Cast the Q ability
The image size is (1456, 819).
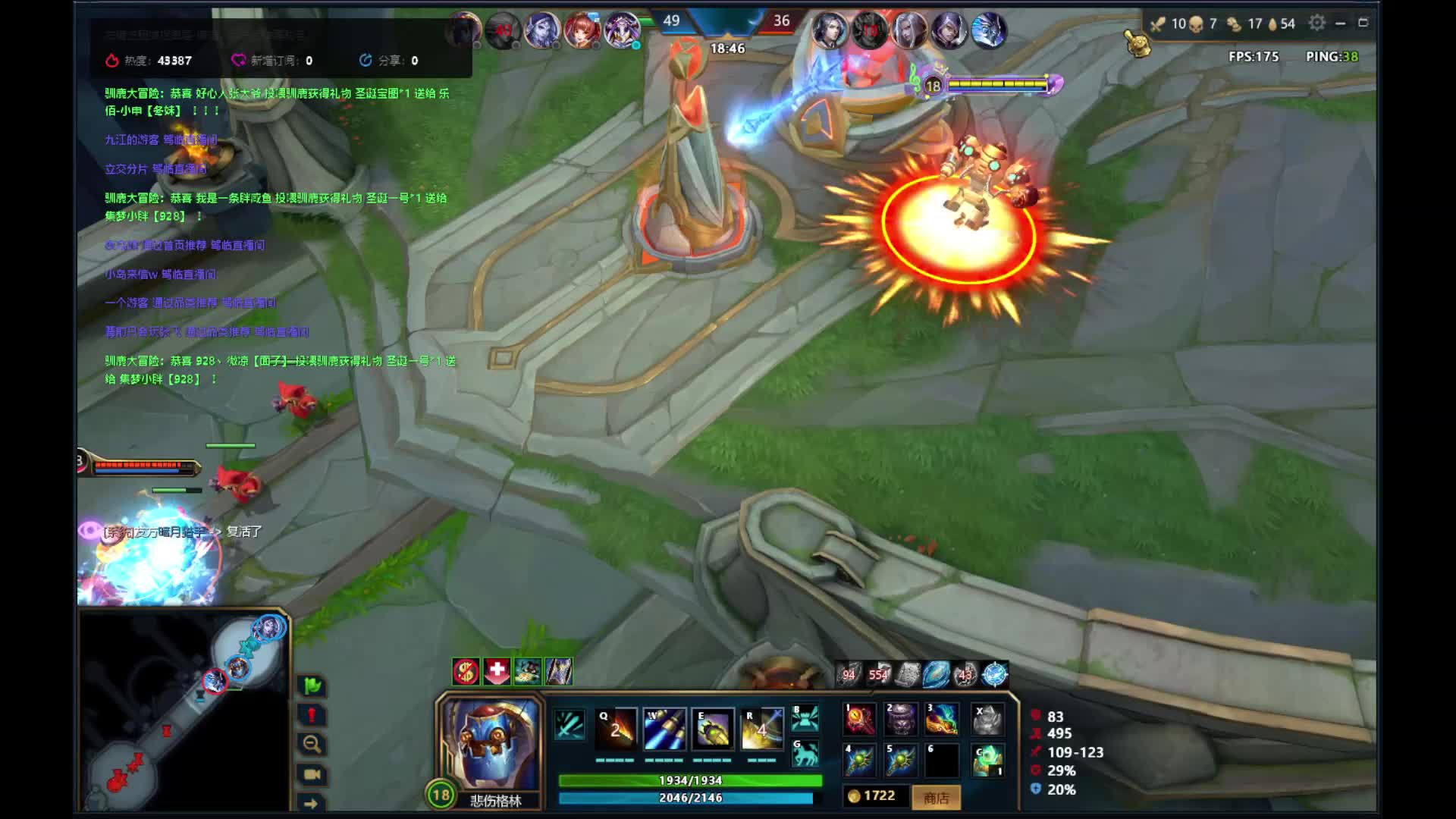[x=615, y=729]
